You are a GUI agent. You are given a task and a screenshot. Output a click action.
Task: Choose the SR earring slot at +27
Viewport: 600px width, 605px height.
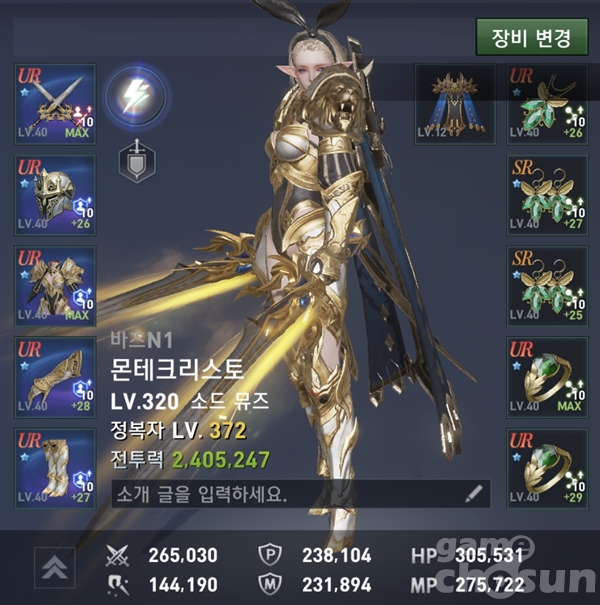pyautogui.click(x=546, y=196)
